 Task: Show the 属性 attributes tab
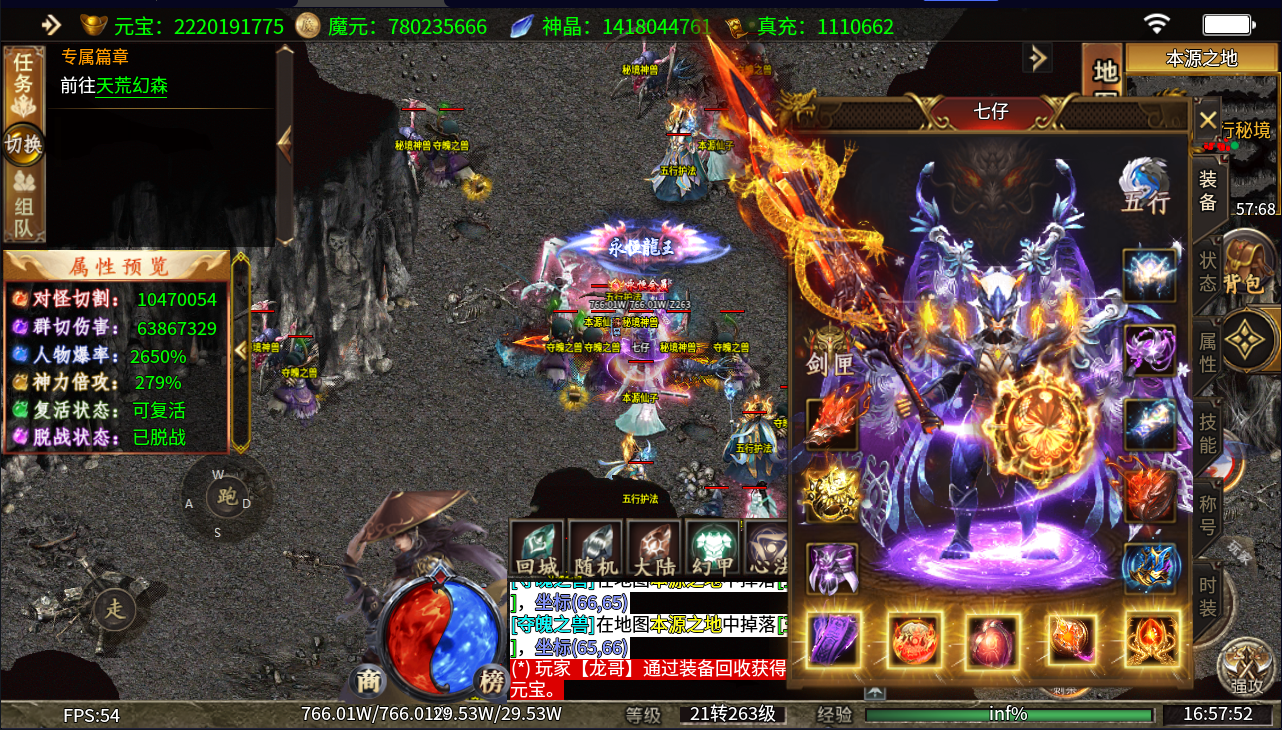[x=1208, y=352]
